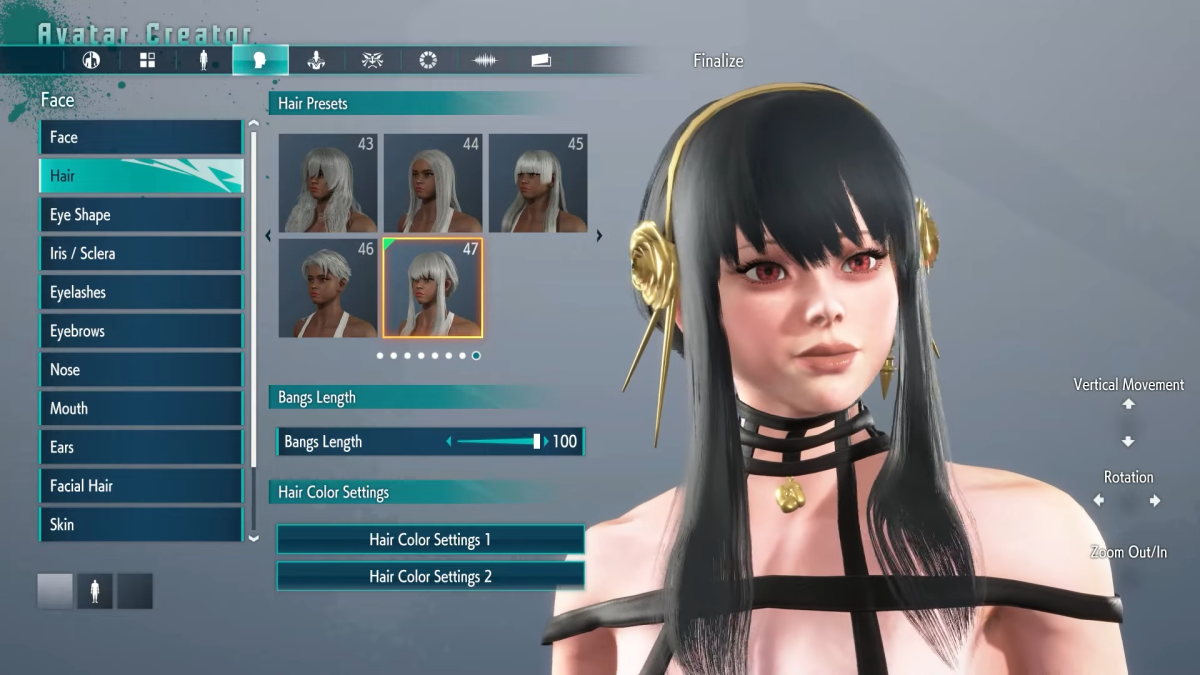
Task: Select short hair preset 46
Action: click(327, 288)
